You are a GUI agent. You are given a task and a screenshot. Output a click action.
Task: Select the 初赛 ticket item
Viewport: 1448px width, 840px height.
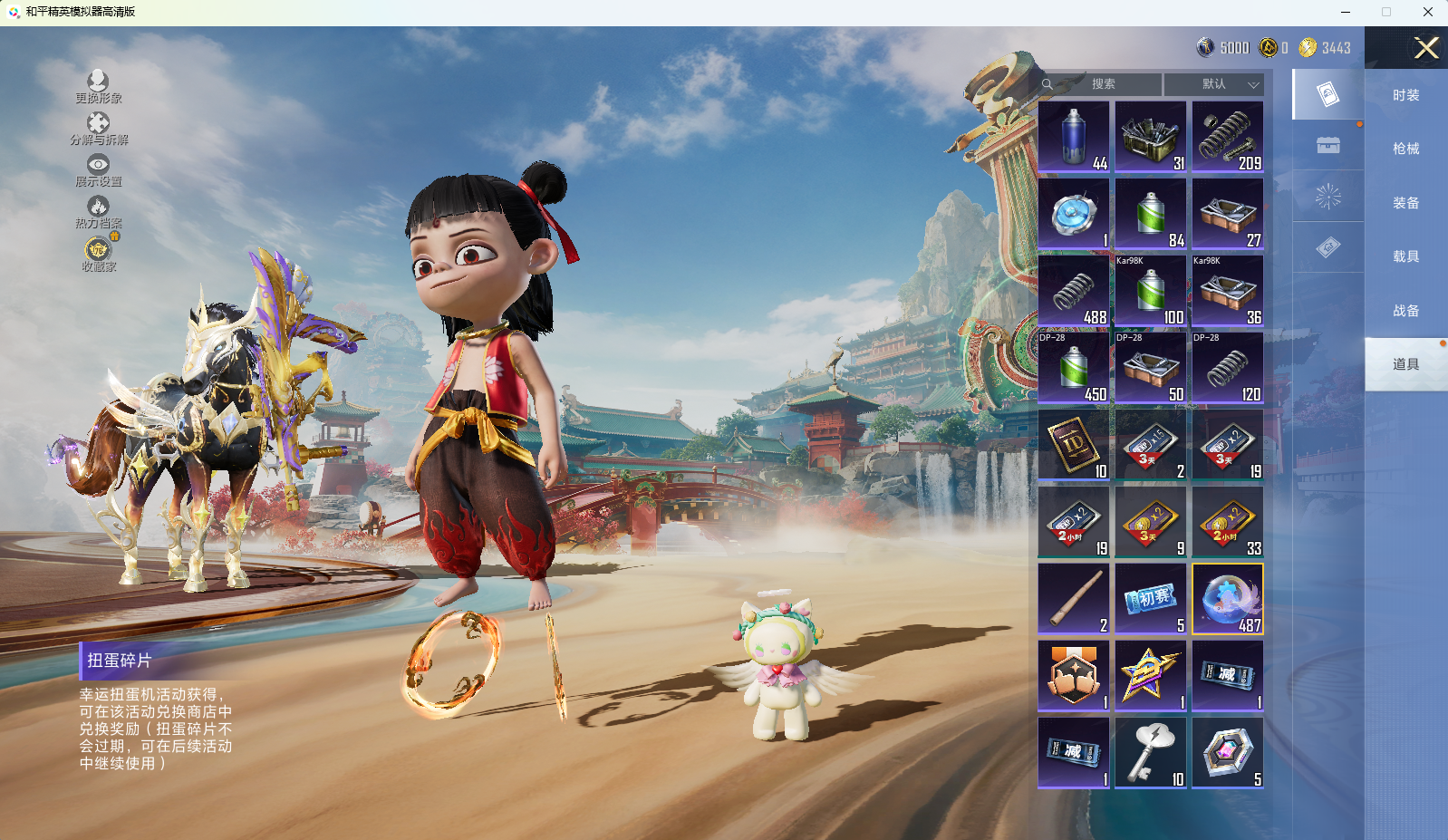(1151, 599)
